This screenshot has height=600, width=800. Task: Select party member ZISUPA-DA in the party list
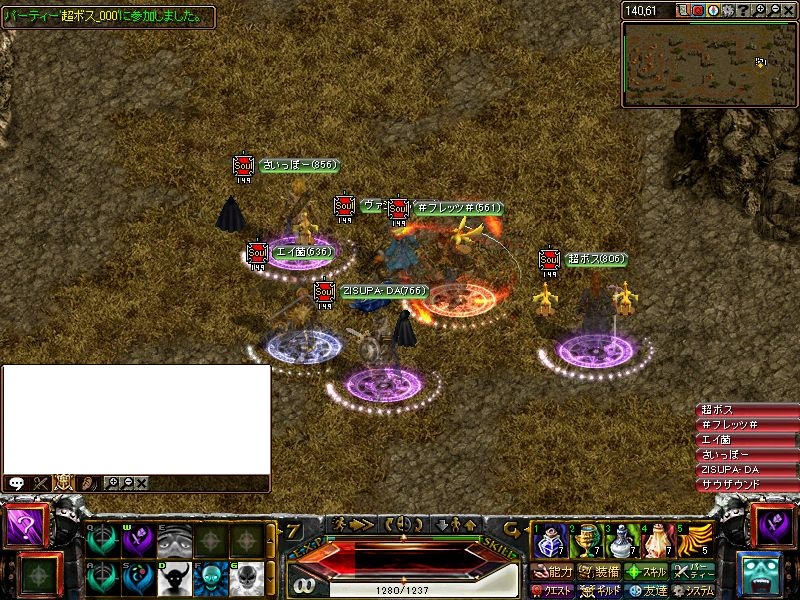pos(746,470)
